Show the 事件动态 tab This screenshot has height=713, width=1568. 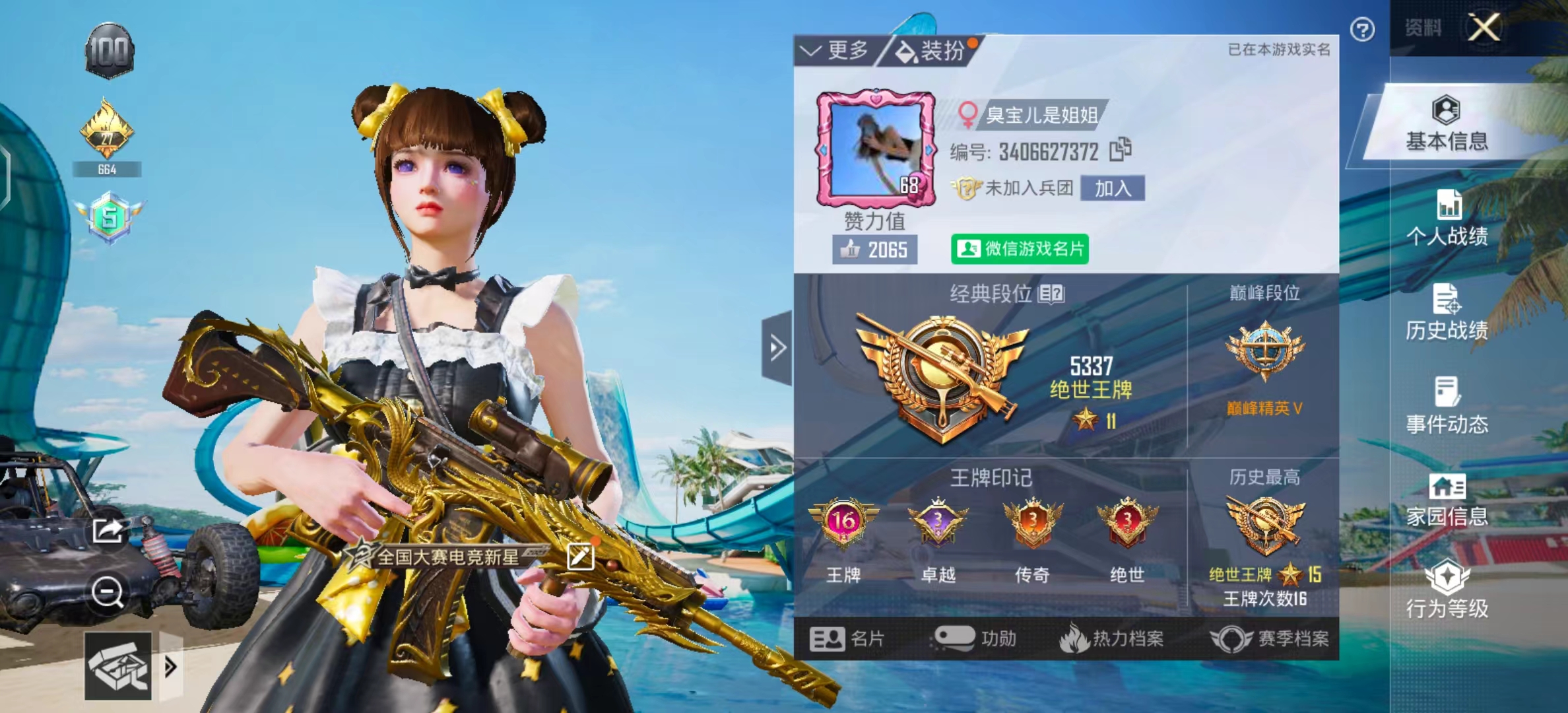[x=1447, y=406]
